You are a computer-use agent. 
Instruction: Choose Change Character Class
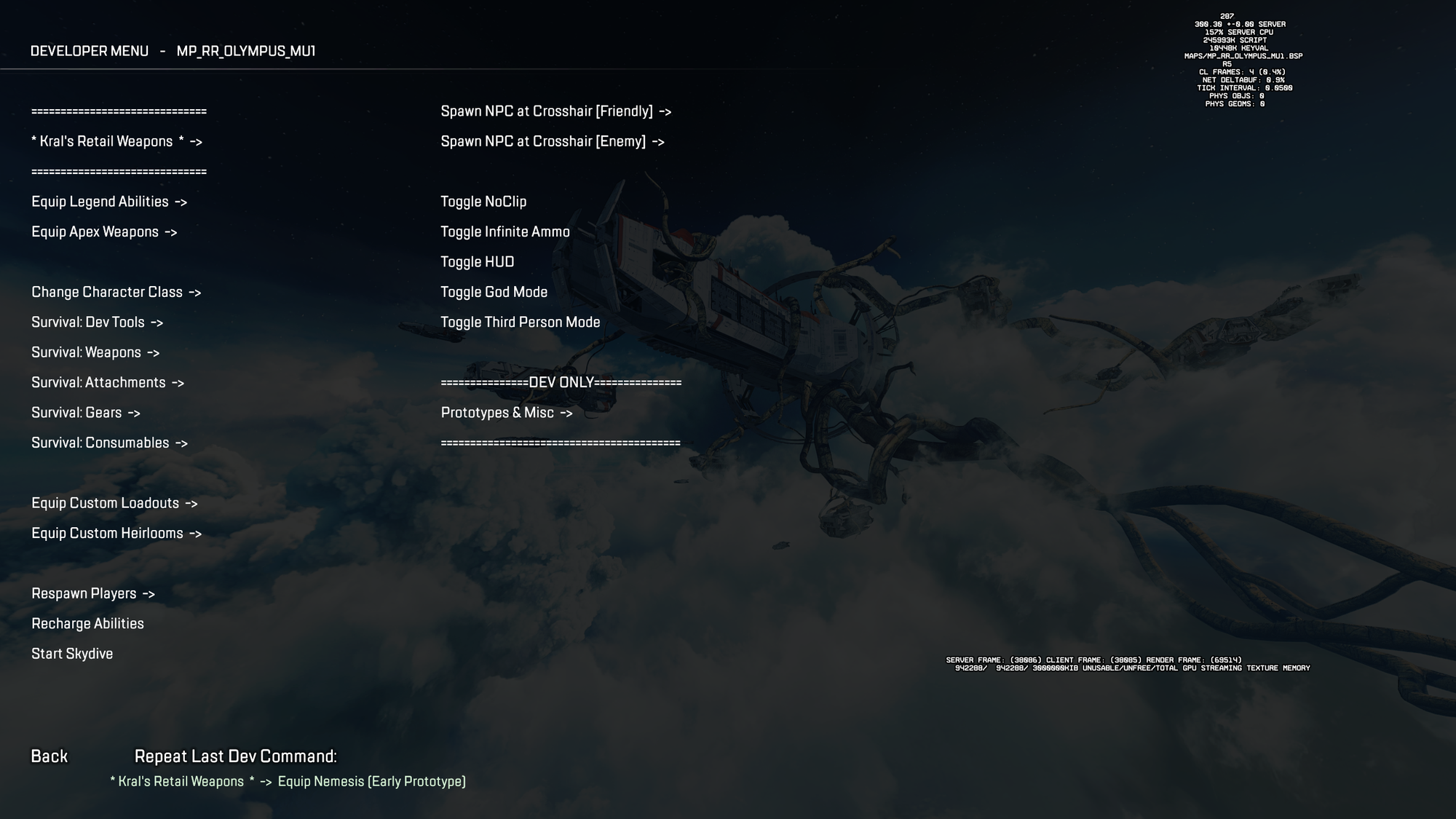tap(116, 292)
